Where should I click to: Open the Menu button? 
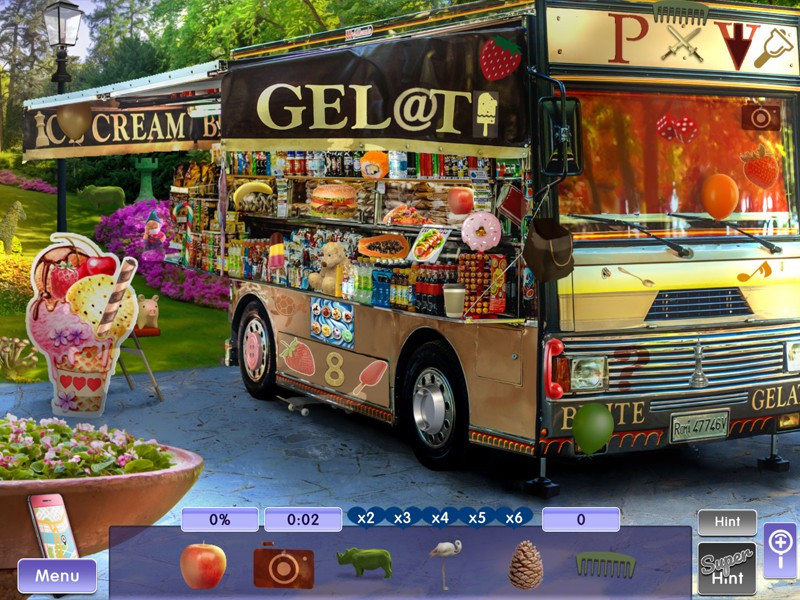(x=57, y=576)
